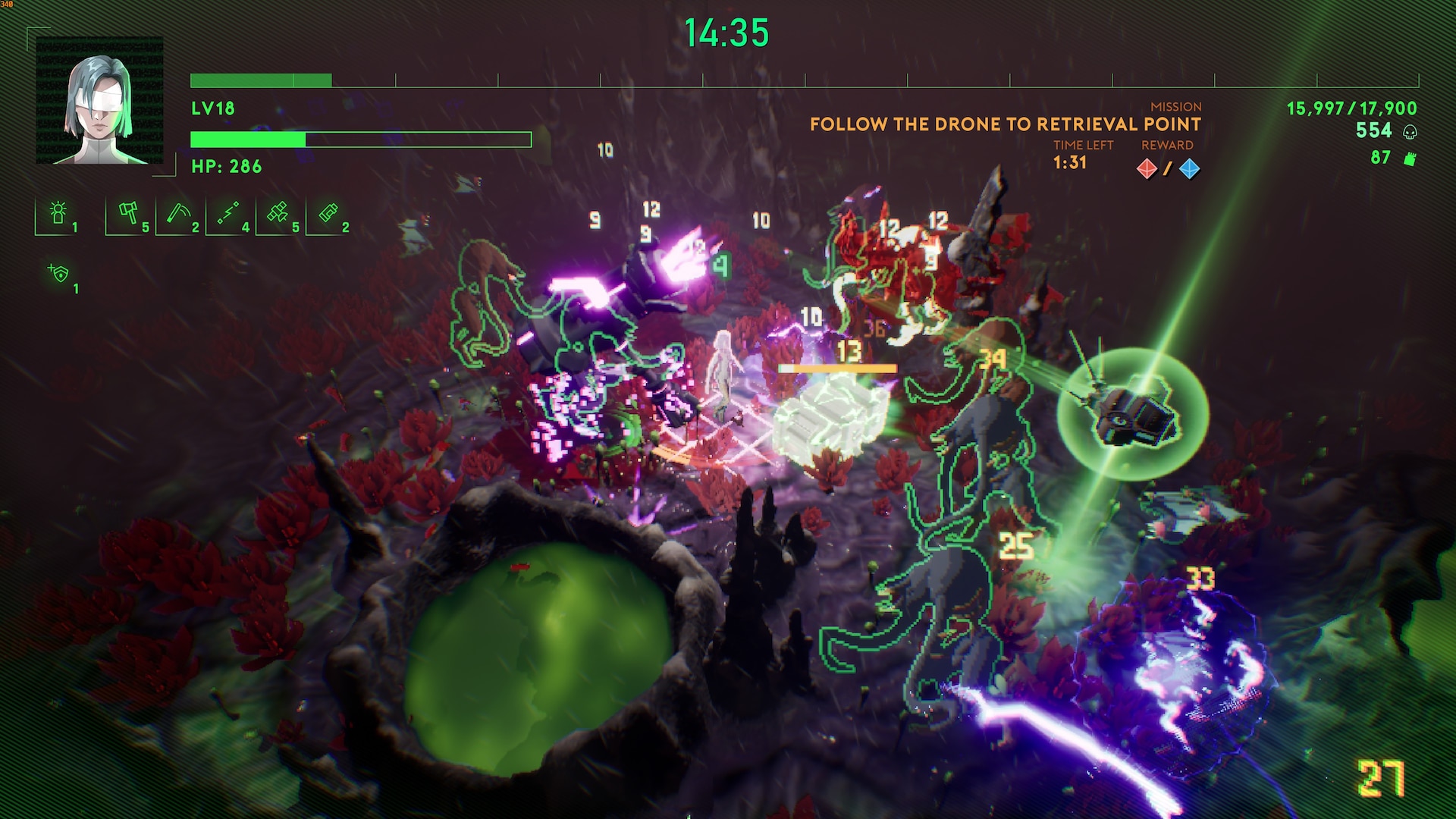Click the blue gem mission reward
This screenshot has width=1456, height=819.
tap(1189, 168)
